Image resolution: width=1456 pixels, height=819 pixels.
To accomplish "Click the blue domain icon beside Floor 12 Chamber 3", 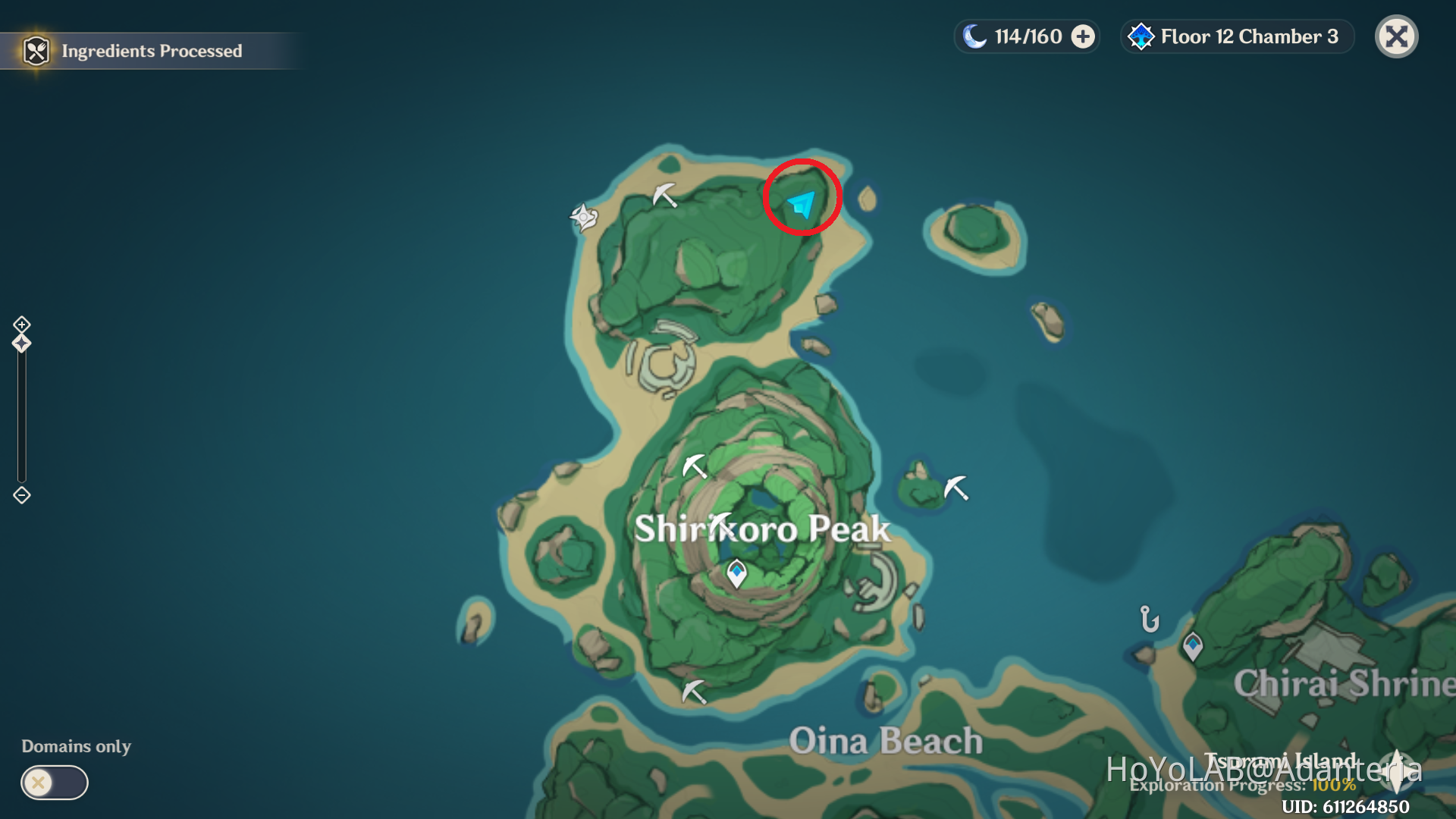I will 1141,36.
